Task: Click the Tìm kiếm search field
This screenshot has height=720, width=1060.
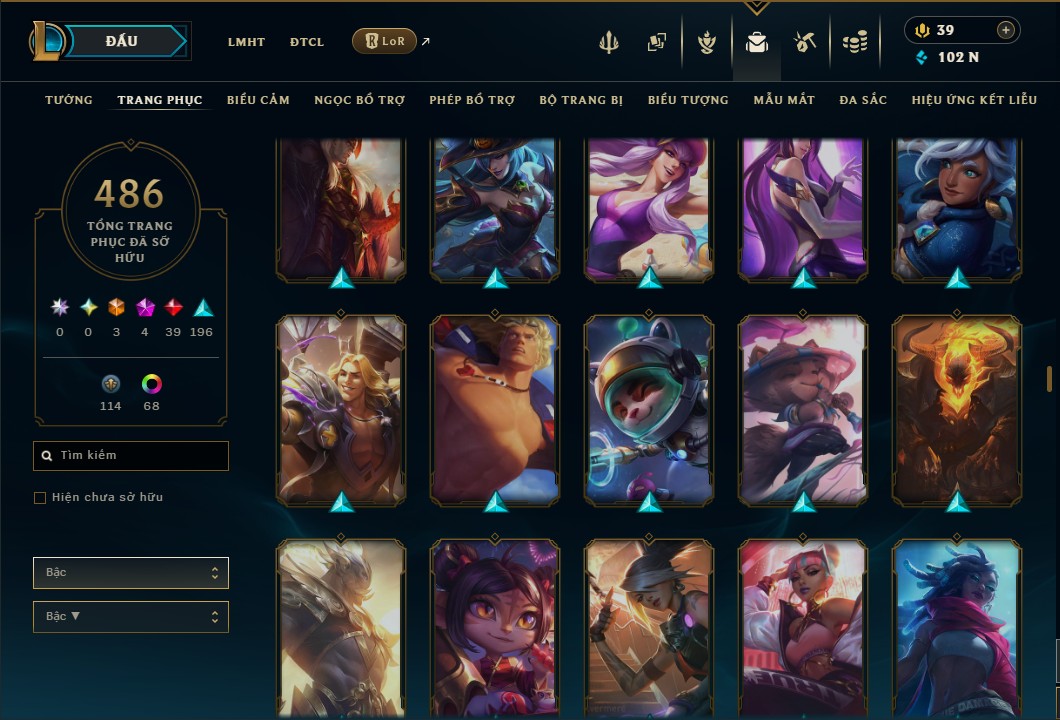Action: click(131, 456)
